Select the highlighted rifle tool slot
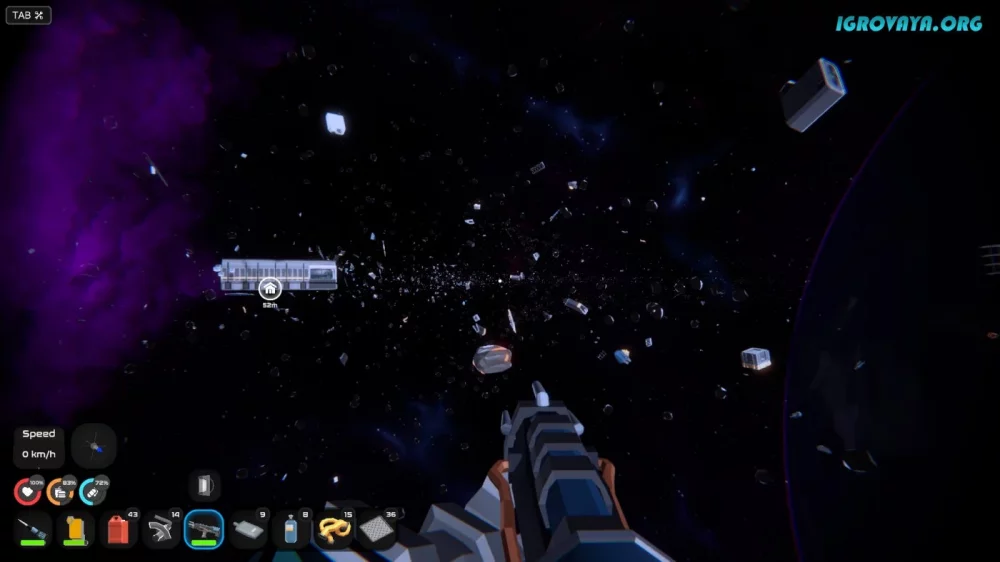Screen dimensions: 1000x562 click(204, 529)
